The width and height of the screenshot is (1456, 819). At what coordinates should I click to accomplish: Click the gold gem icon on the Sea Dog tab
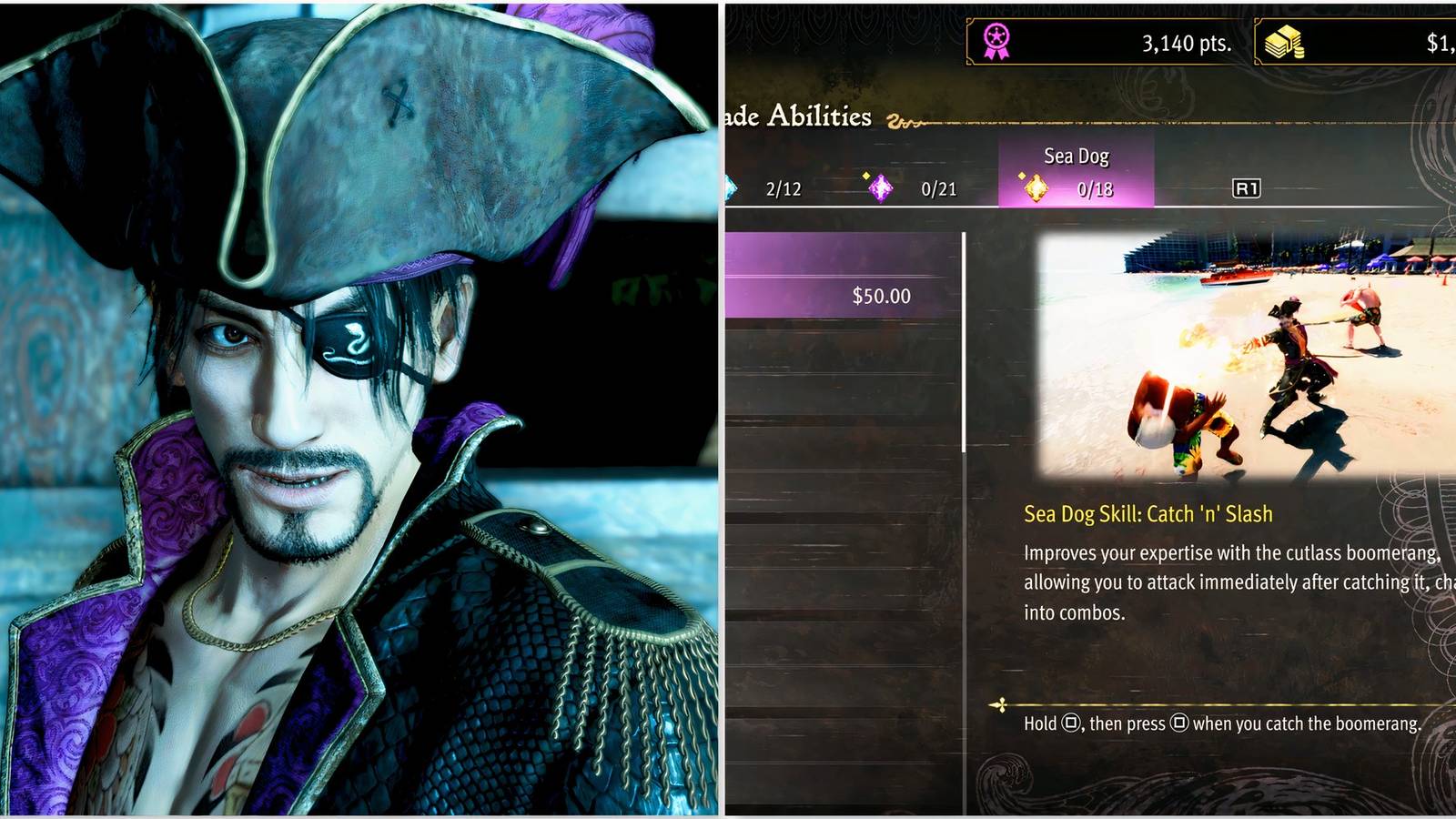[x=1037, y=189]
